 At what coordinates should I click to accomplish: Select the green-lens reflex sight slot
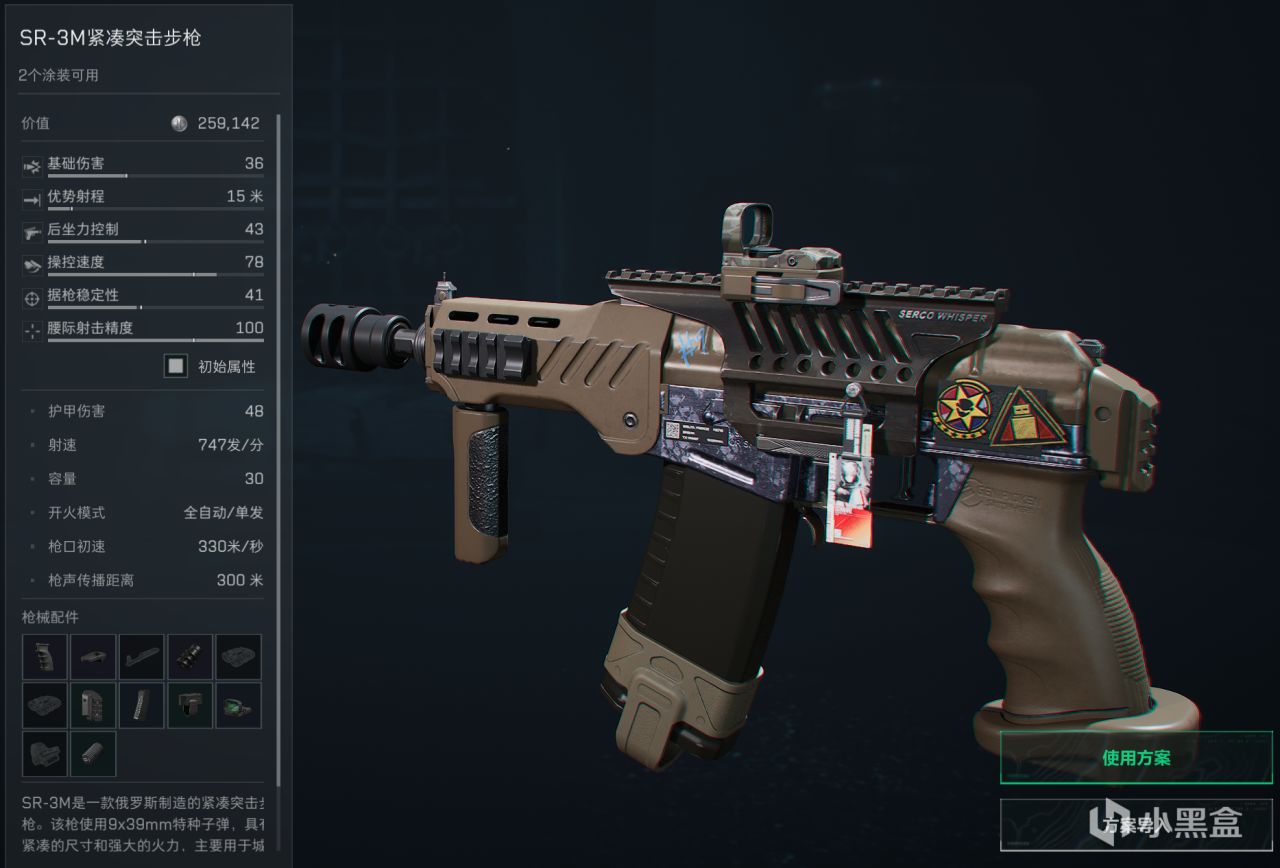(238, 705)
